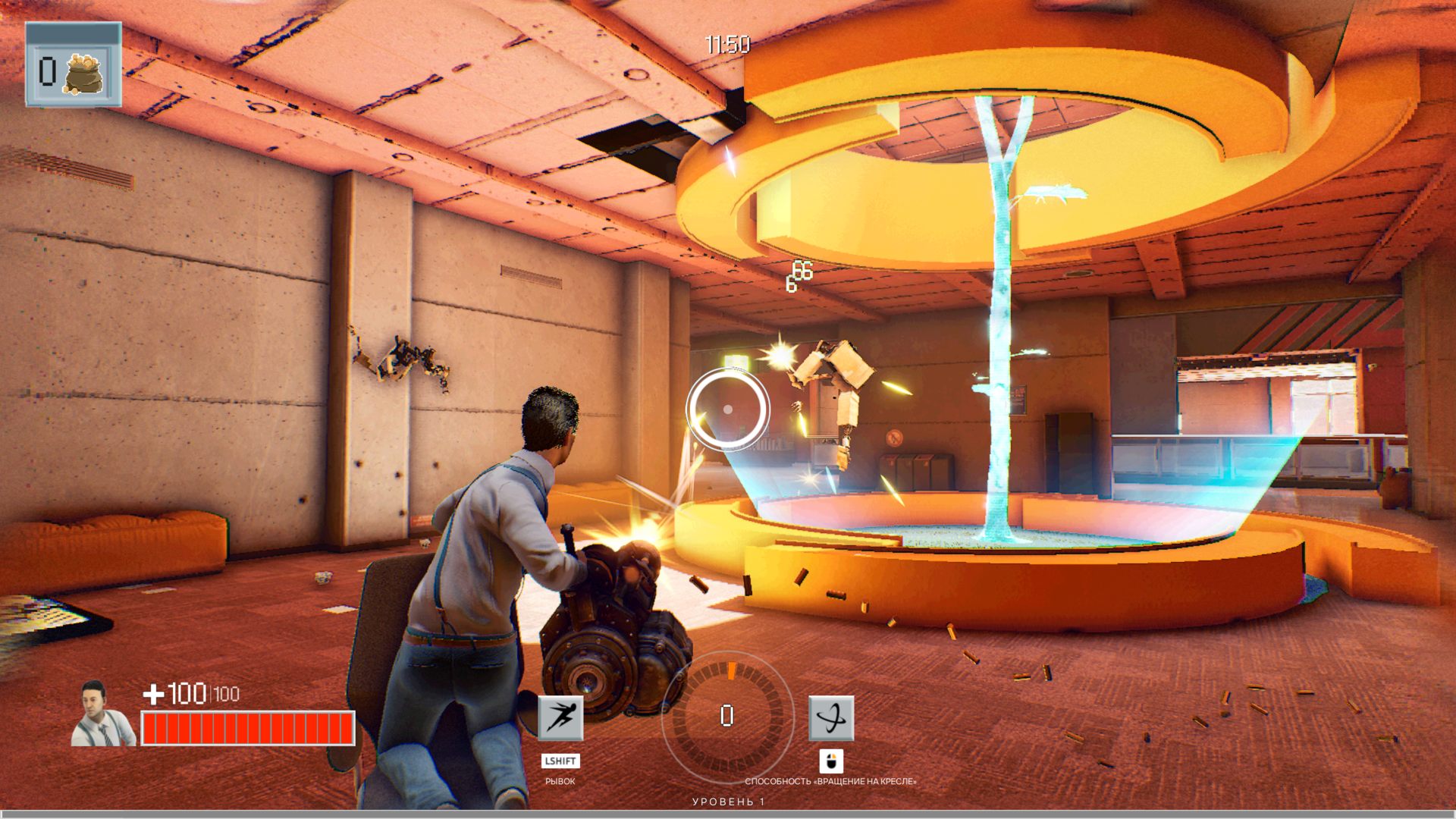Activate the dash (Рывок) ability icon
The image size is (1456, 819).
click(560, 717)
